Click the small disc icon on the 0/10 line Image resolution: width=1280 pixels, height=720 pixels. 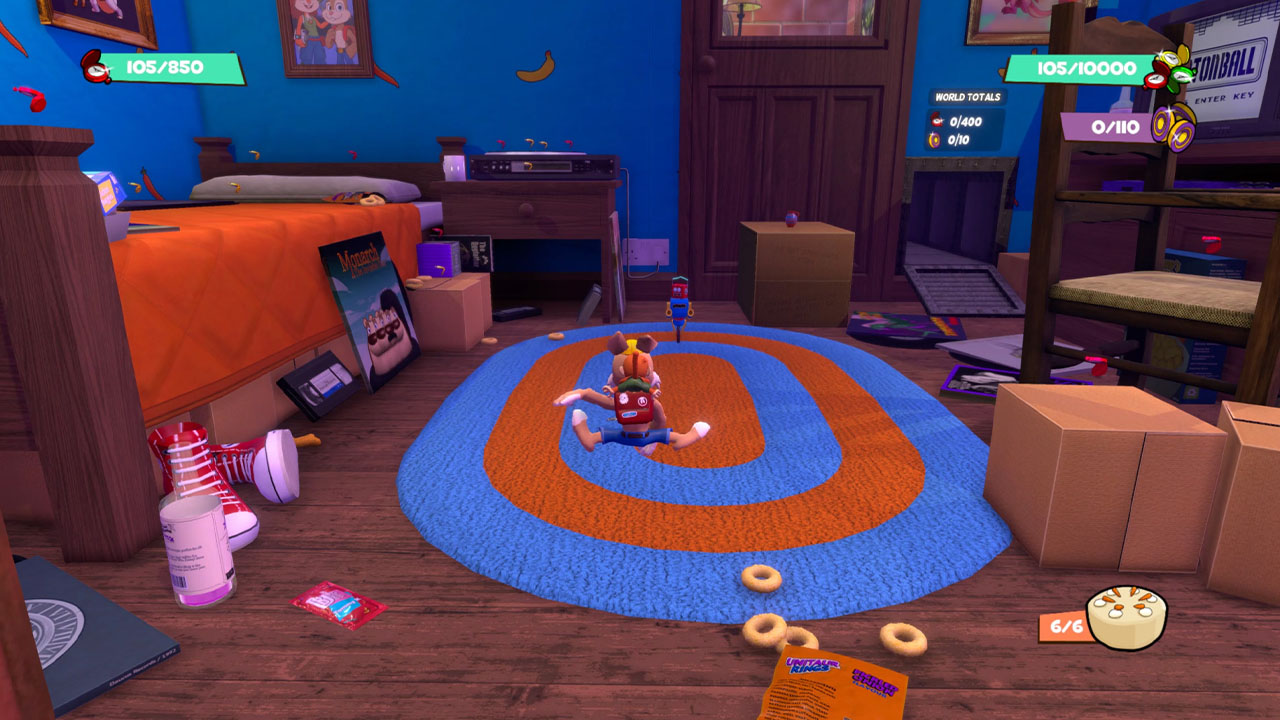(x=934, y=138)
